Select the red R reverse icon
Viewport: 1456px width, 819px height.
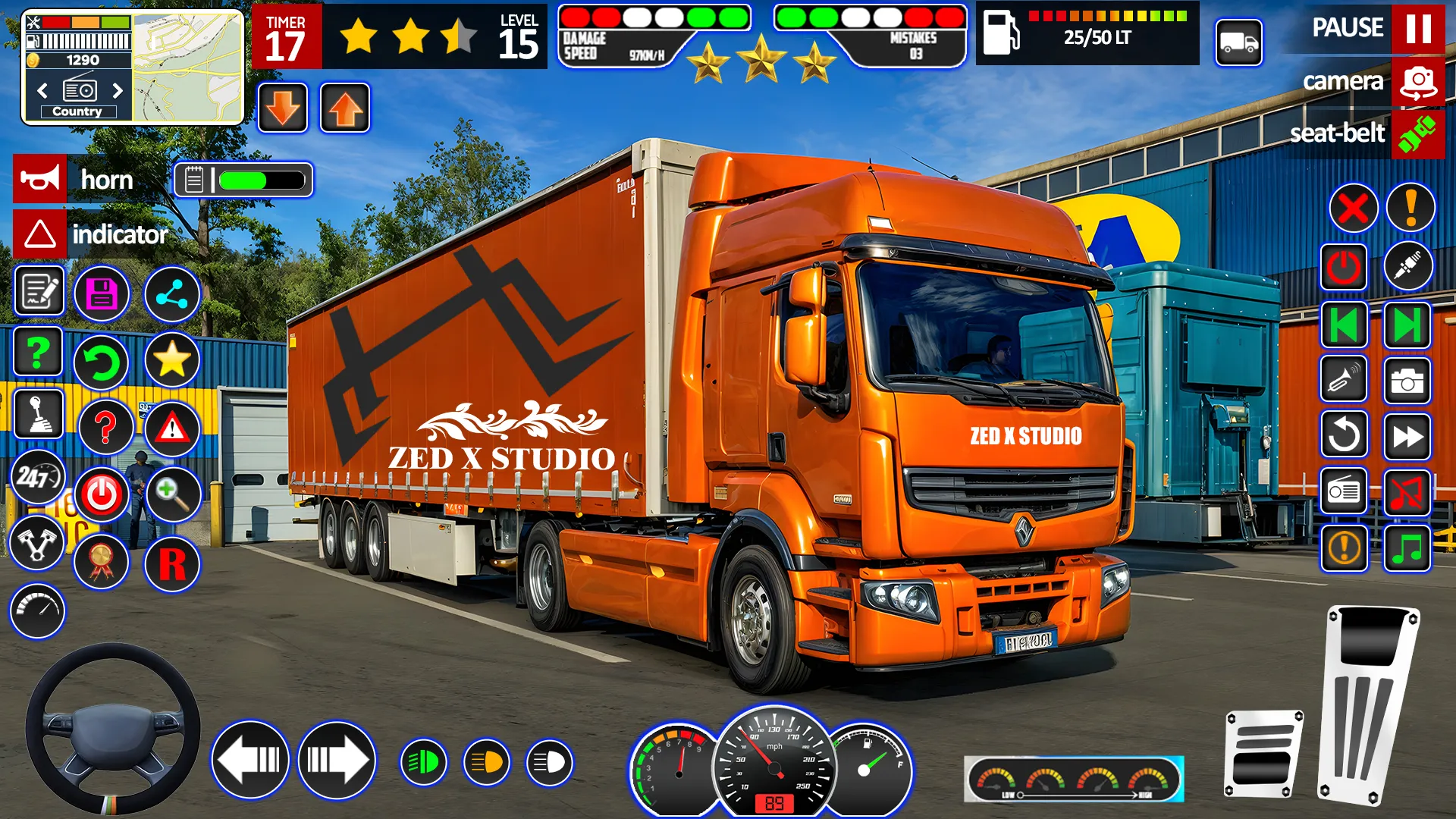pyautogui.click(x=173, y=565)
